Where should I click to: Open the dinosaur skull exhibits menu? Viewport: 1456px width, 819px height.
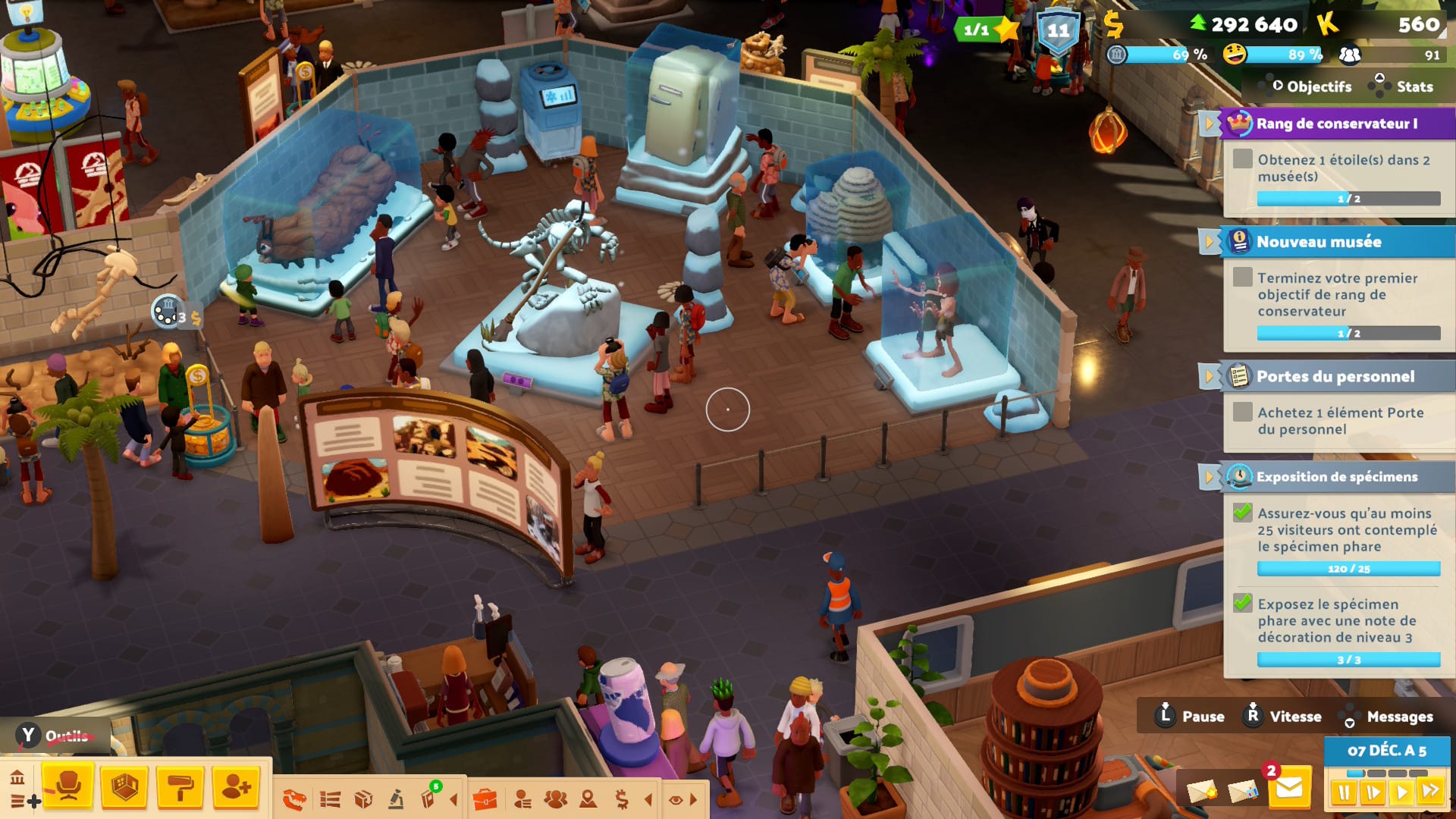pos(294,799)
